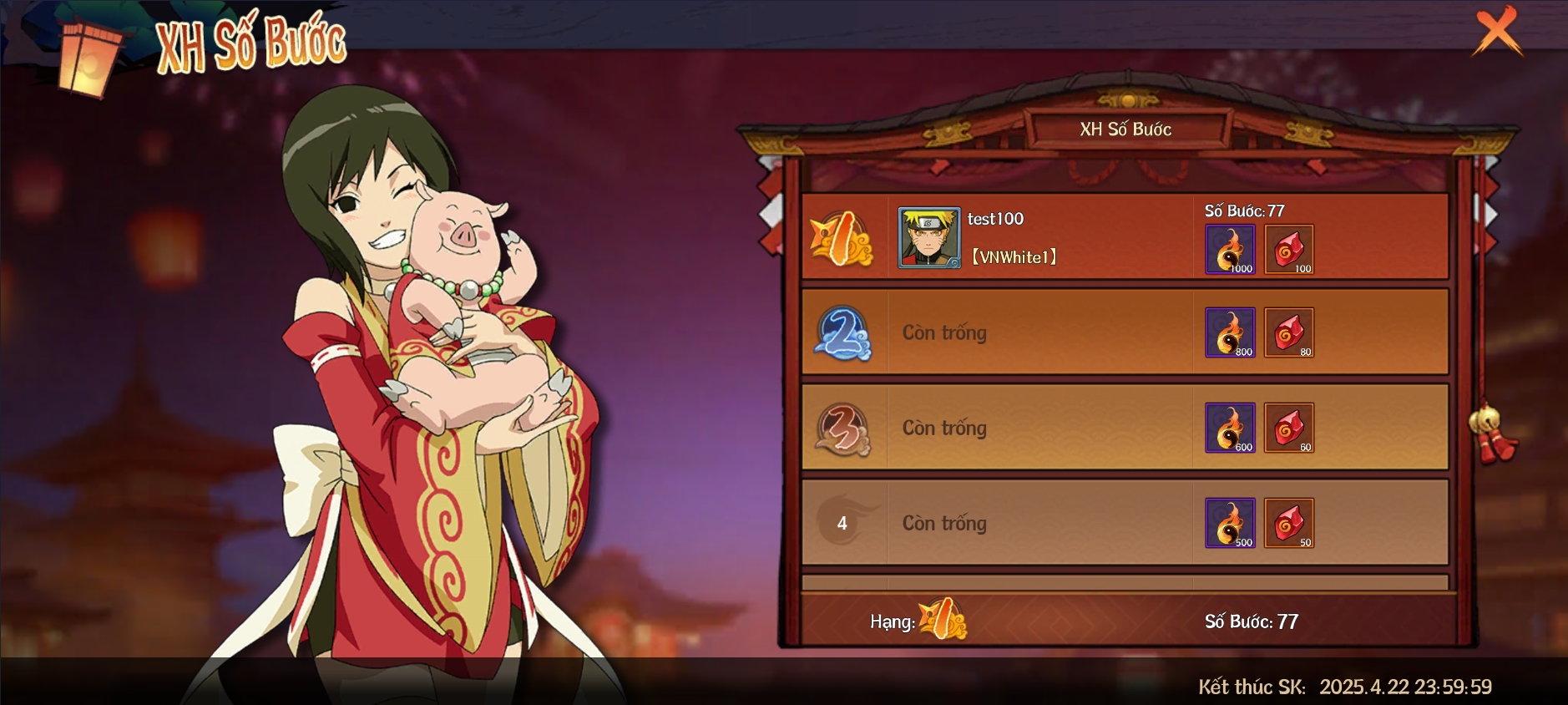Check rank 3 flame reward marked 600
Image resolution: width=1568 pixels, height=705 pixels.
click(1230, 428)
